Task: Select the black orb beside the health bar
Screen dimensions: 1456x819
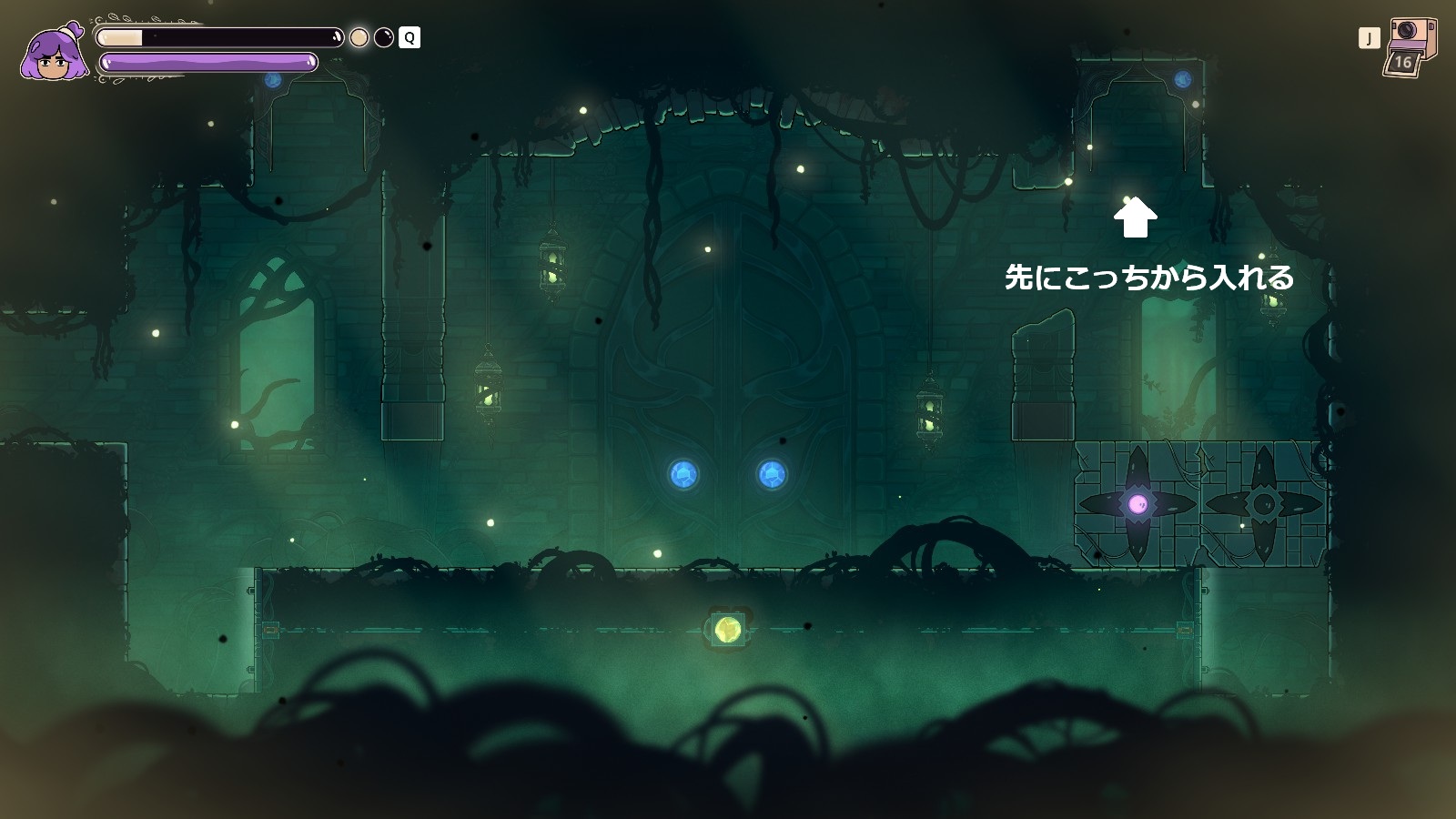Action: [384, 37]
